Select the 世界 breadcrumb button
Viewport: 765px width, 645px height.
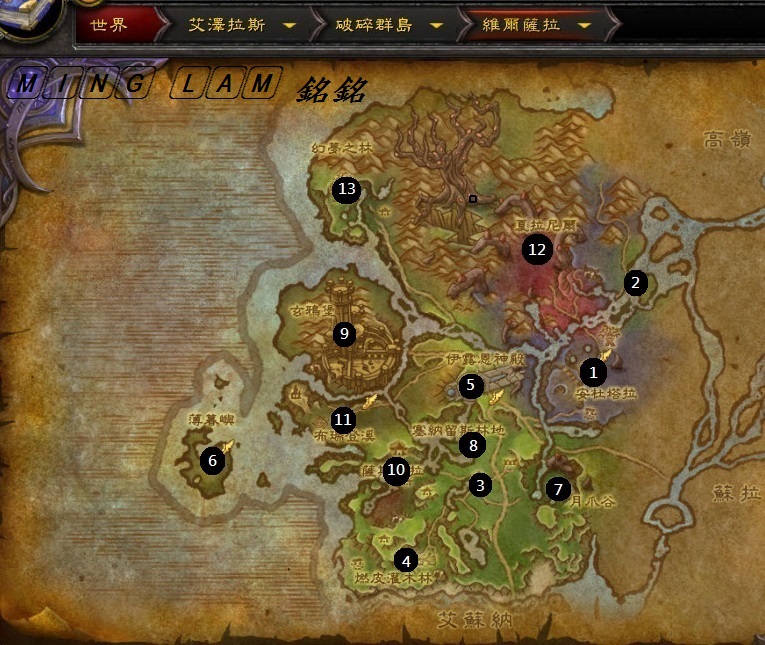[110, 25]
